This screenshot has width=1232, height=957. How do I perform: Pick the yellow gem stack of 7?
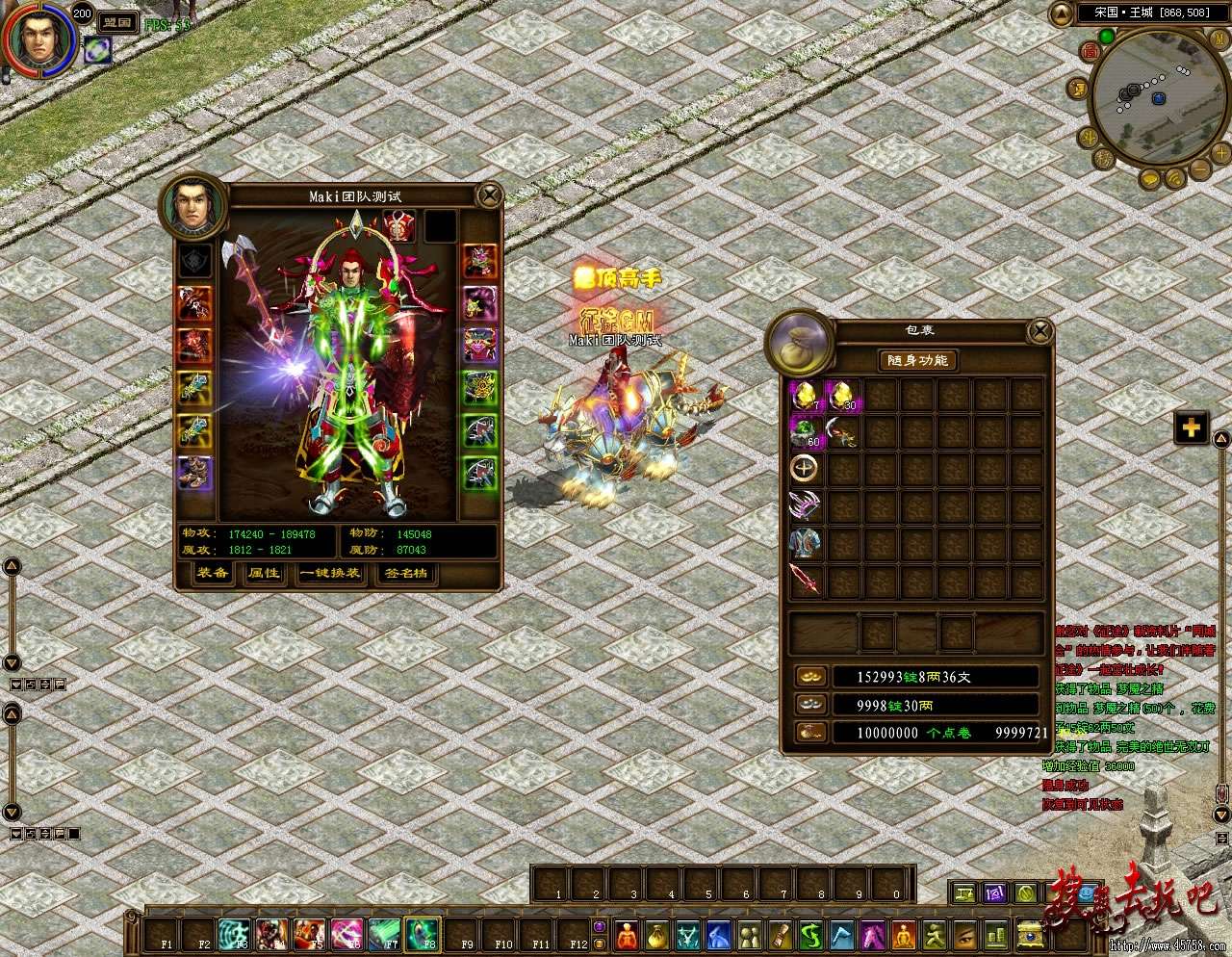[x=806, y=395]
